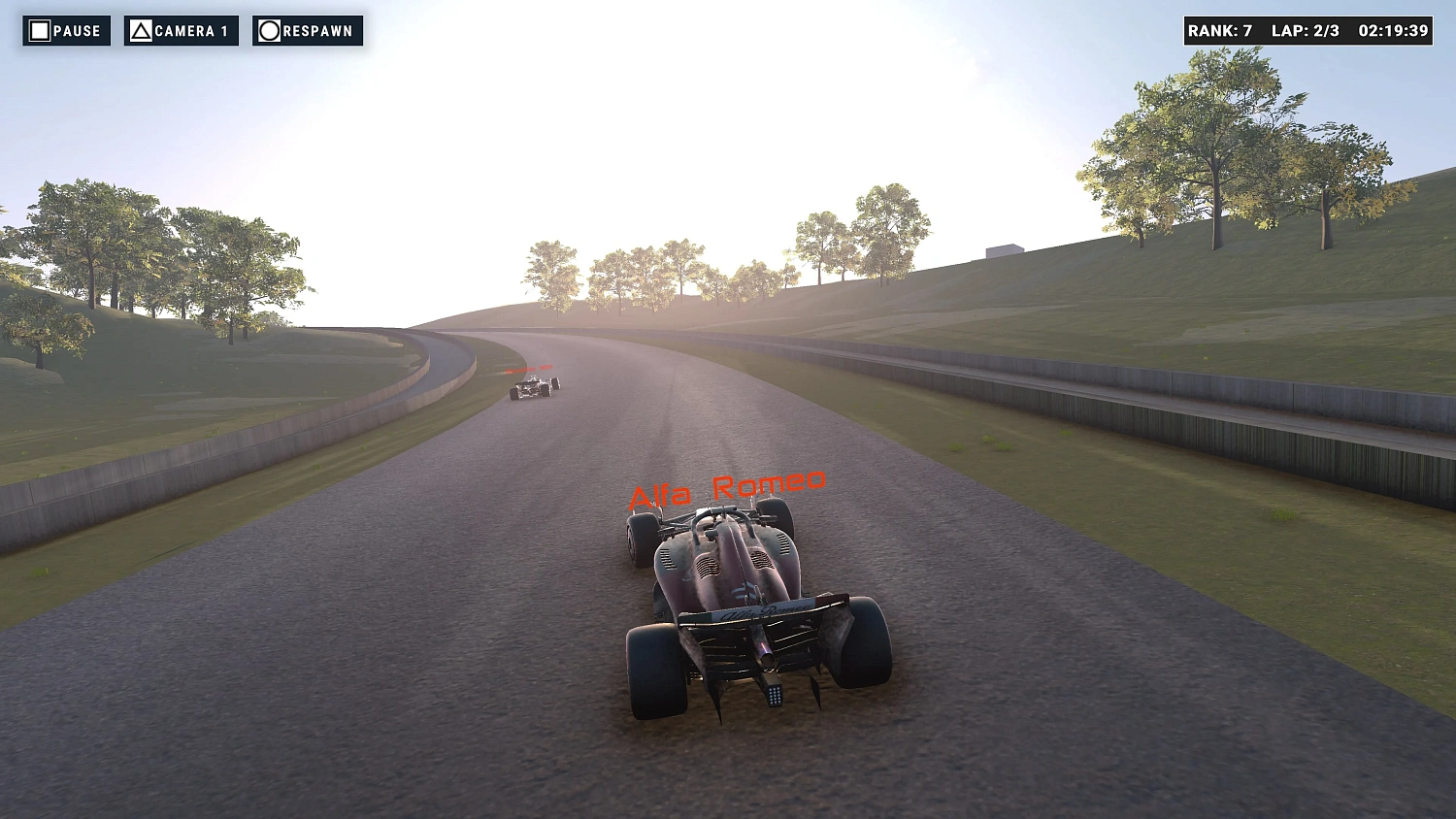This screenshot has height=819, width=1456.
Task: Toggle respawn for the player car
Action: click(308, 30)
